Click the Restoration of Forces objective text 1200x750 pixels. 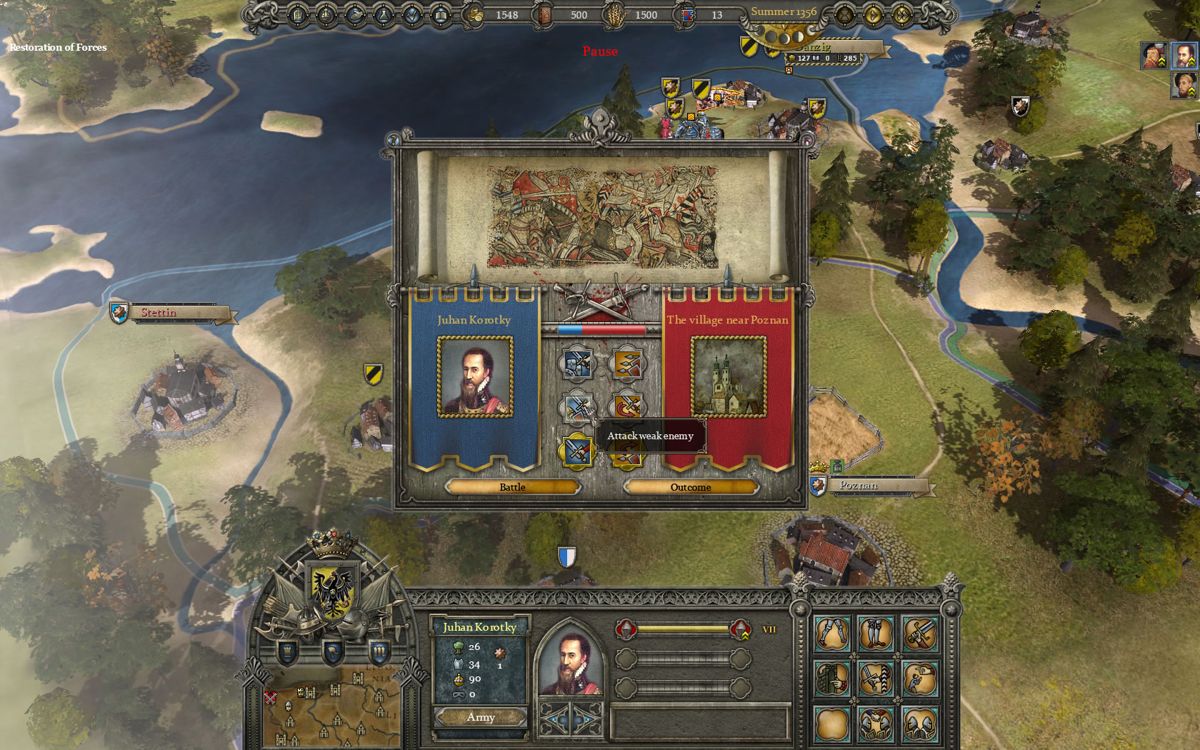point(58,47)
